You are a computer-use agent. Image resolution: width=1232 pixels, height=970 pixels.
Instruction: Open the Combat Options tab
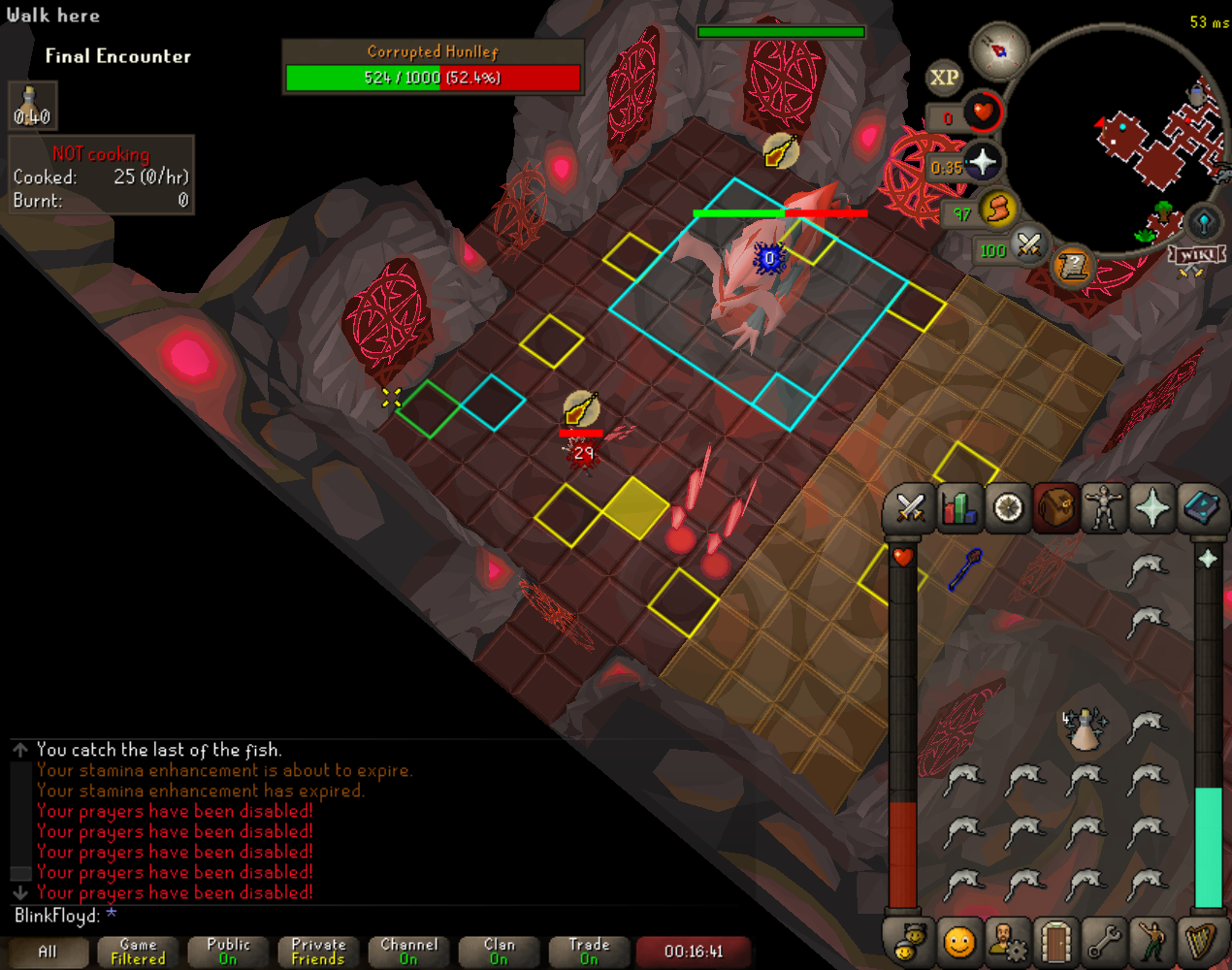(910, 507)
